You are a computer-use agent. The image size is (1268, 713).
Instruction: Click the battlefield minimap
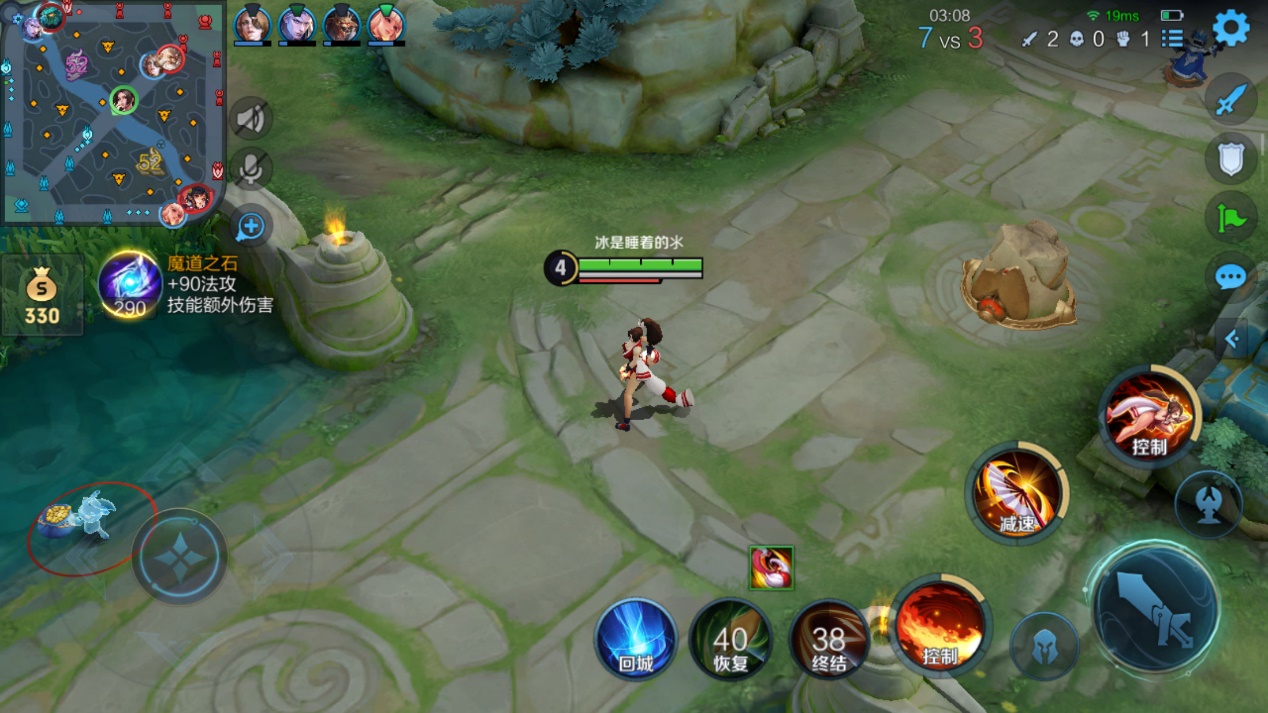tap(112, 112)
